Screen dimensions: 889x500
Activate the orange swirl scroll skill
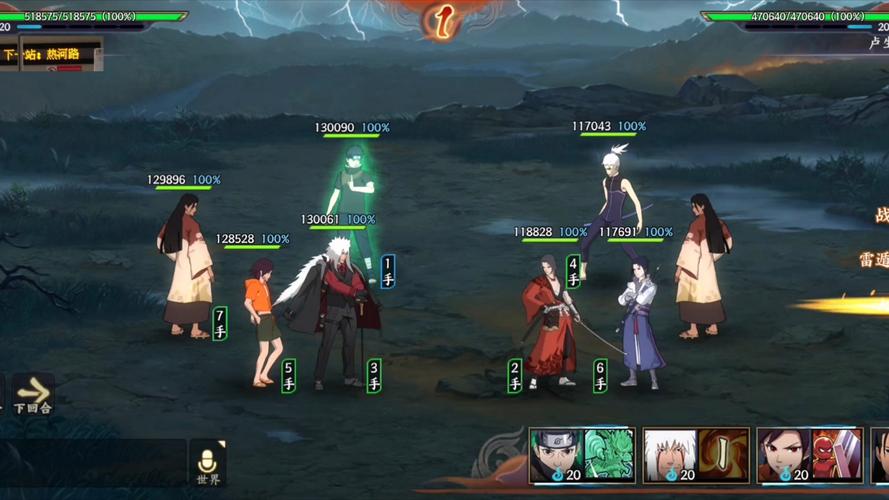(723, 454)
